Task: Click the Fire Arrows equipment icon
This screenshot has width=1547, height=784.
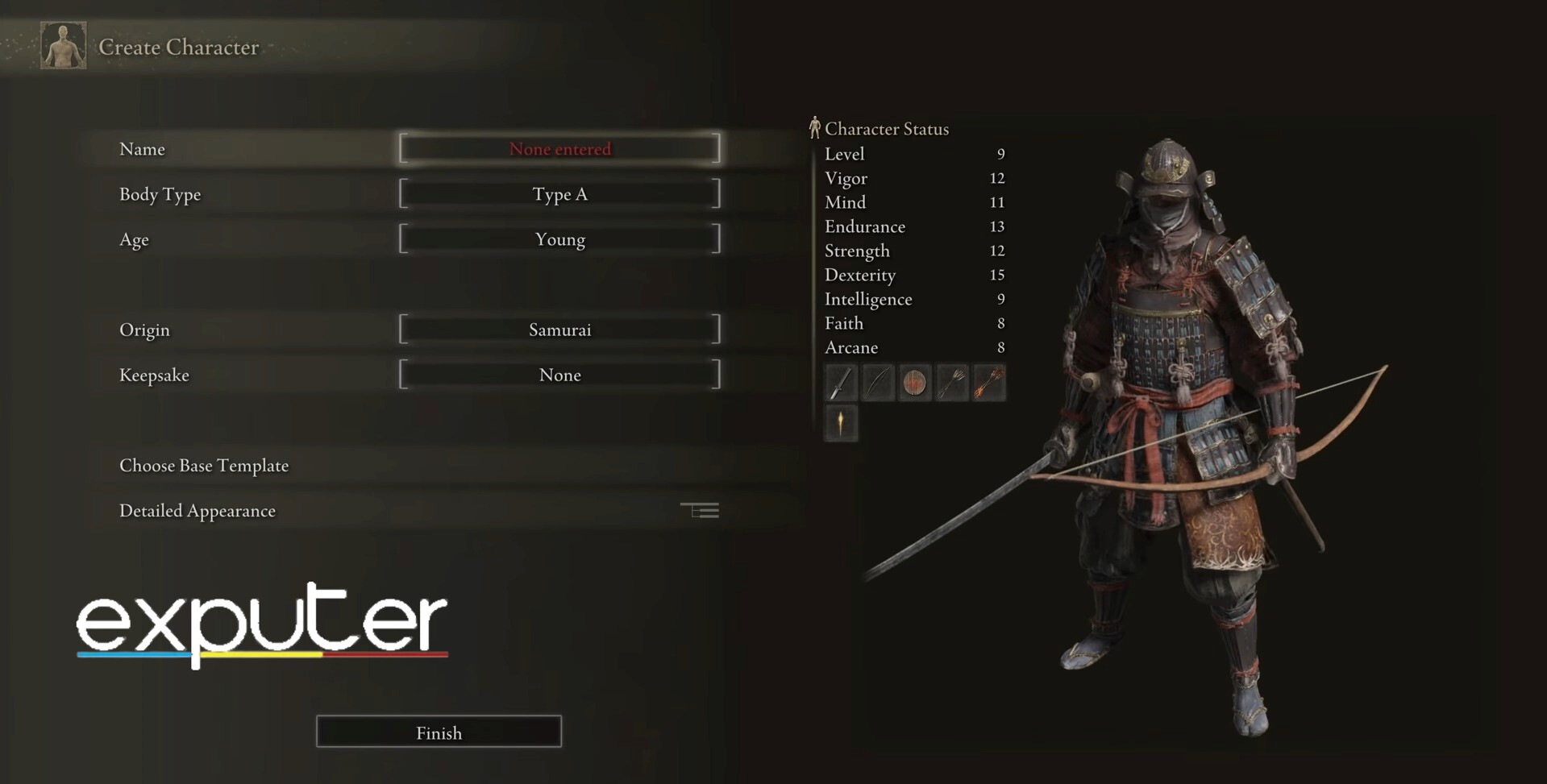Action: [989, 383]
